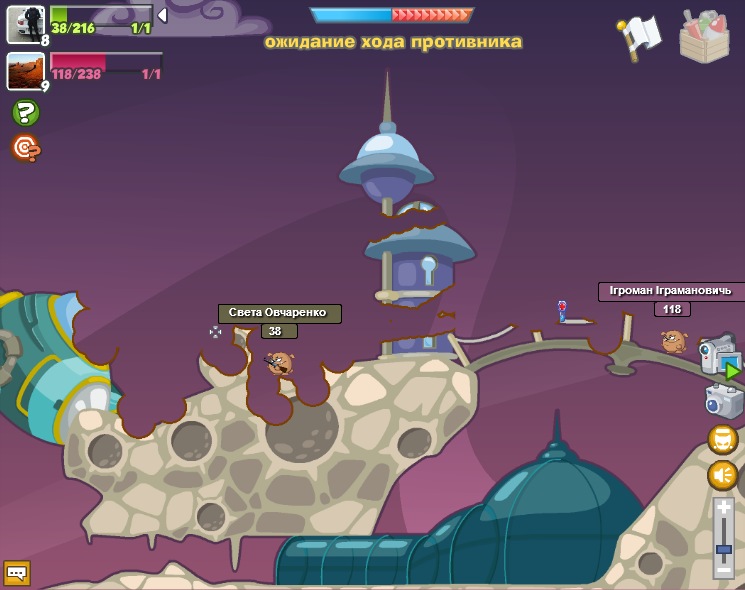The width and height of the screenshot is (745, 590).
Task: Click the white surrender flag icon
Action: tap(641, 35)
